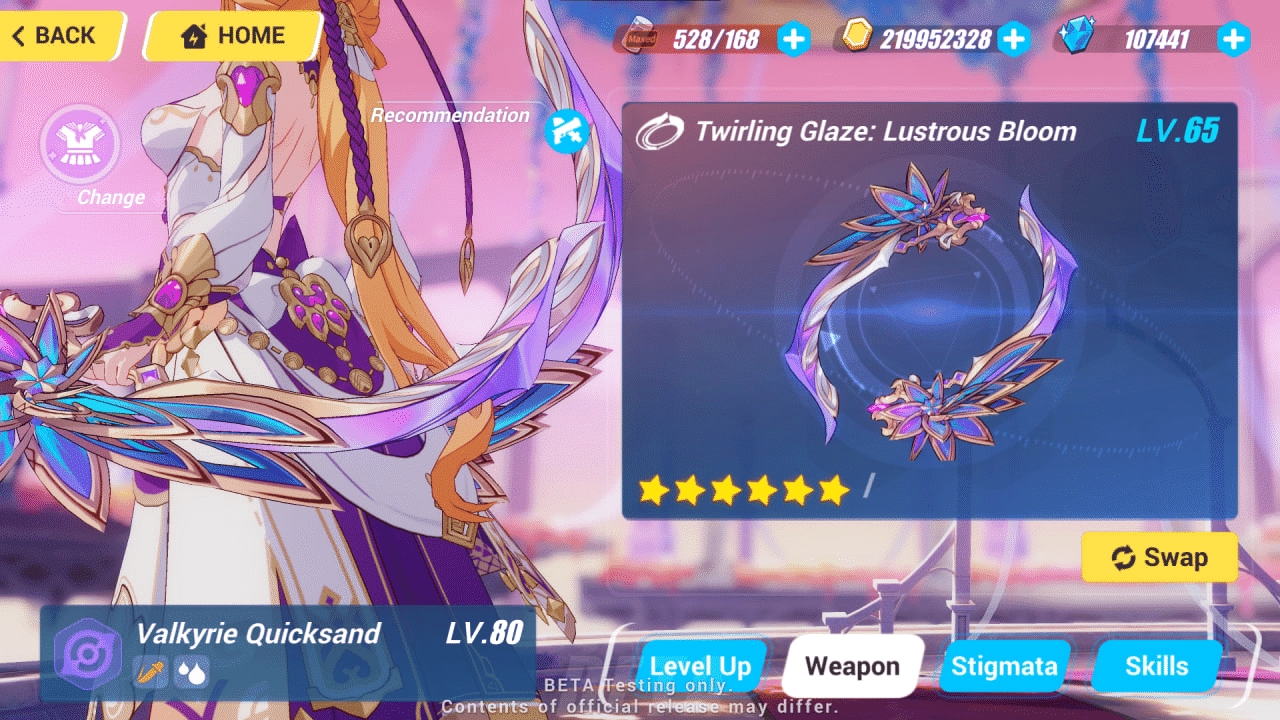Buy gold via the coin plus button
The width and height of the screenshot is (1280, 720).
click(1014, 40)
